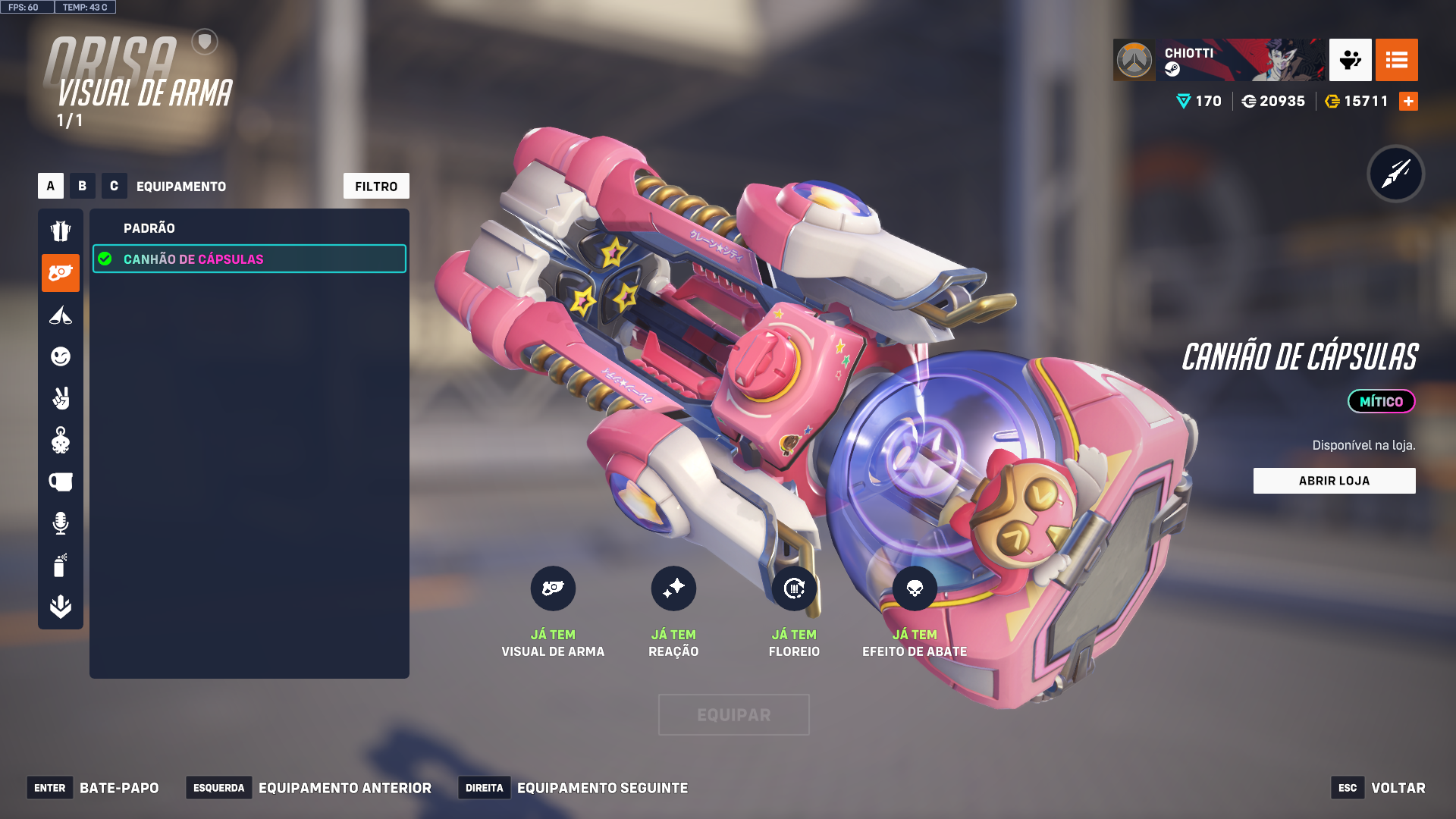The image size is (1456, 819).
Task: Preview the Efeito de Abate skull
Action: point(915,588)
